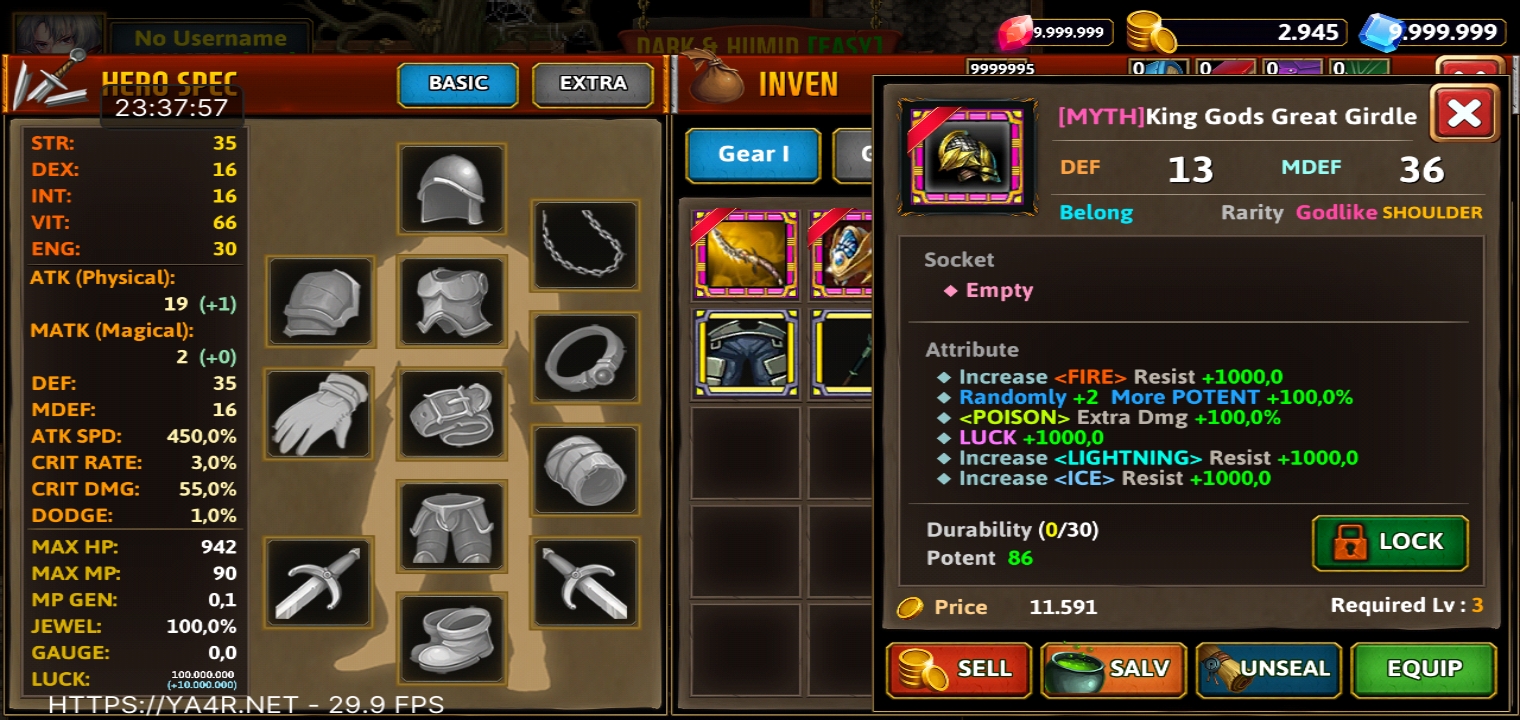Select the pants equipment slot
This screenshot has width=1520, height=720.
[x=452, y=526]
